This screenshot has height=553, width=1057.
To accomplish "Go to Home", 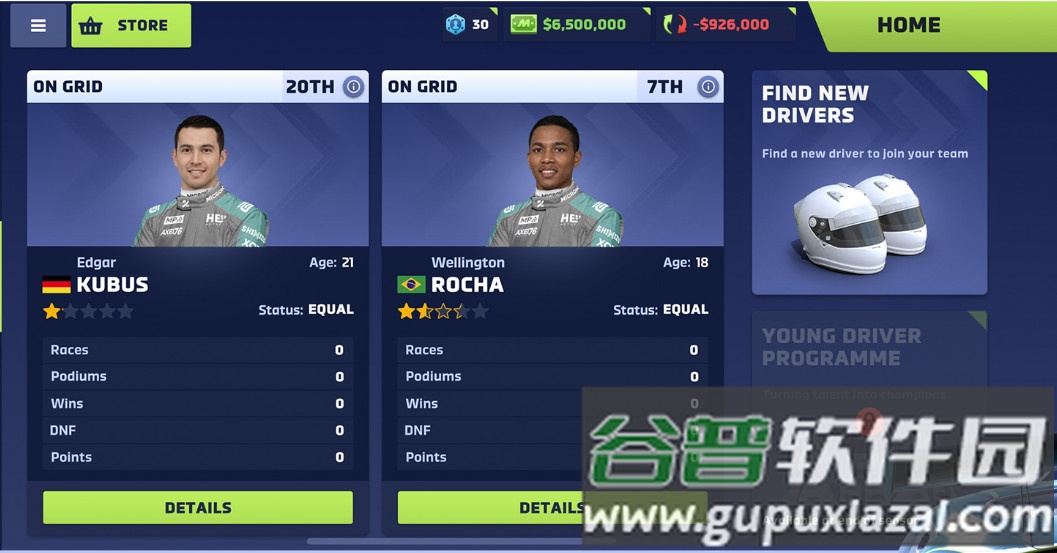I will [908, 26].
